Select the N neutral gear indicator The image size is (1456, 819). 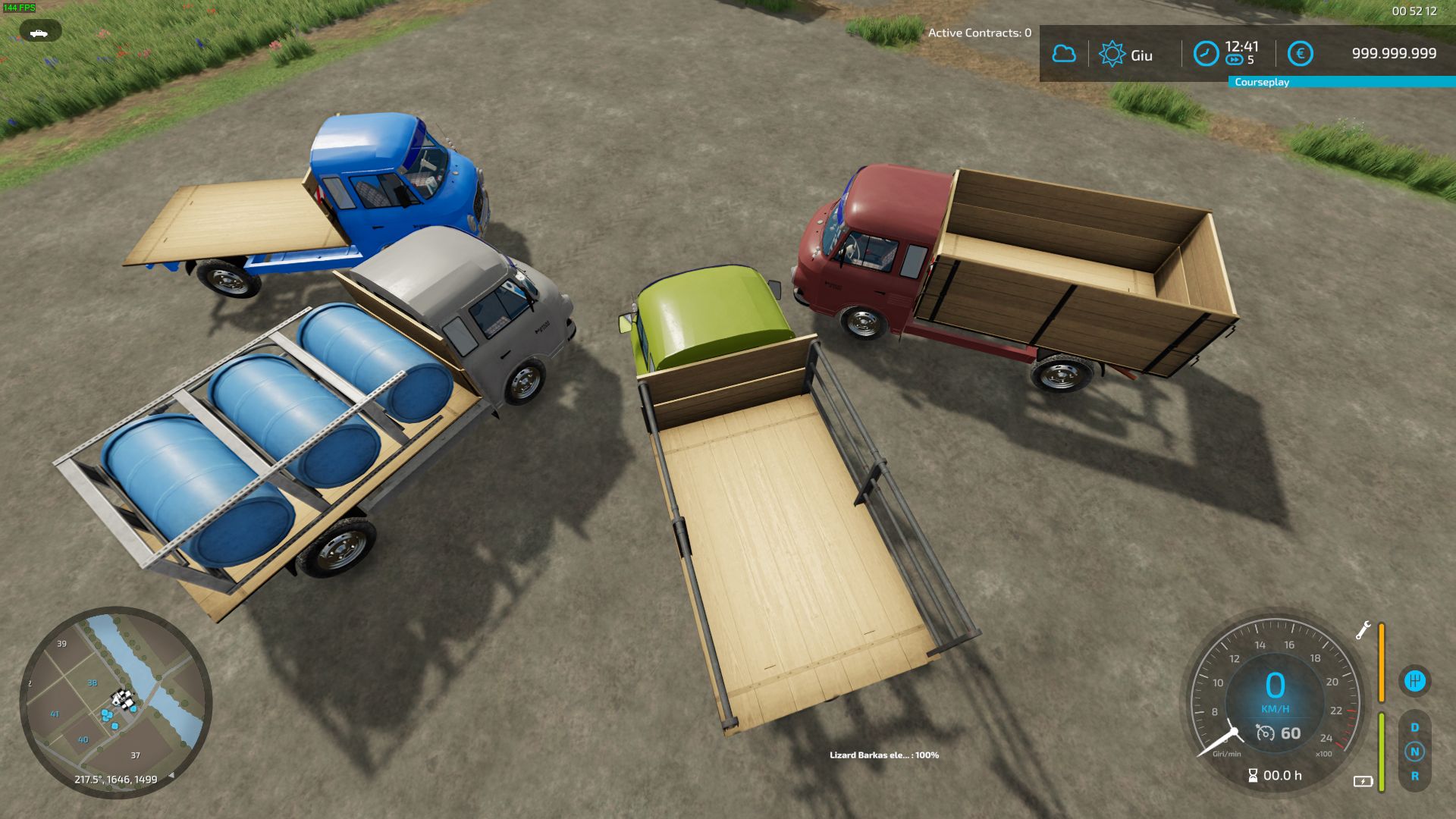(x=1414, y=752)
